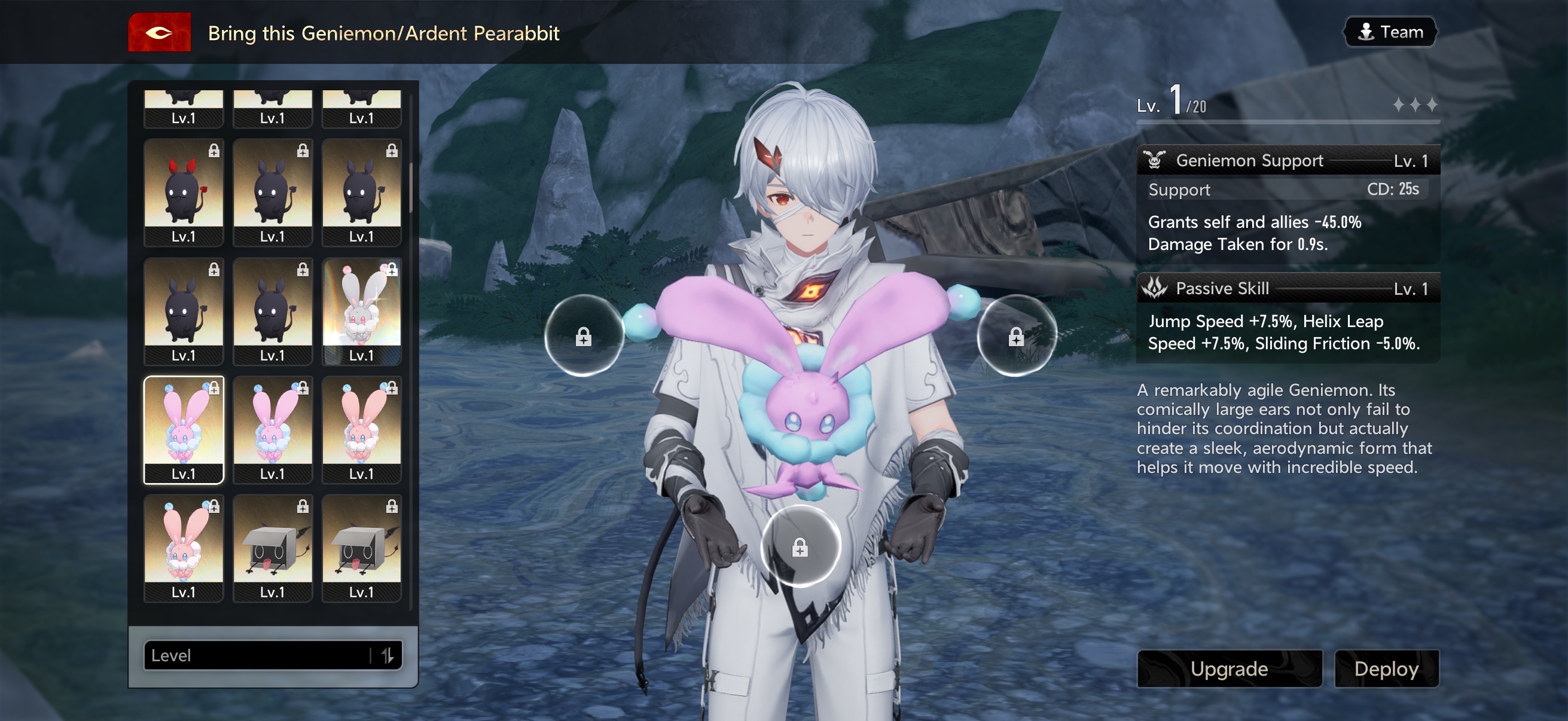Upgrade the selected Geniemon

(x=1229, y=668)
